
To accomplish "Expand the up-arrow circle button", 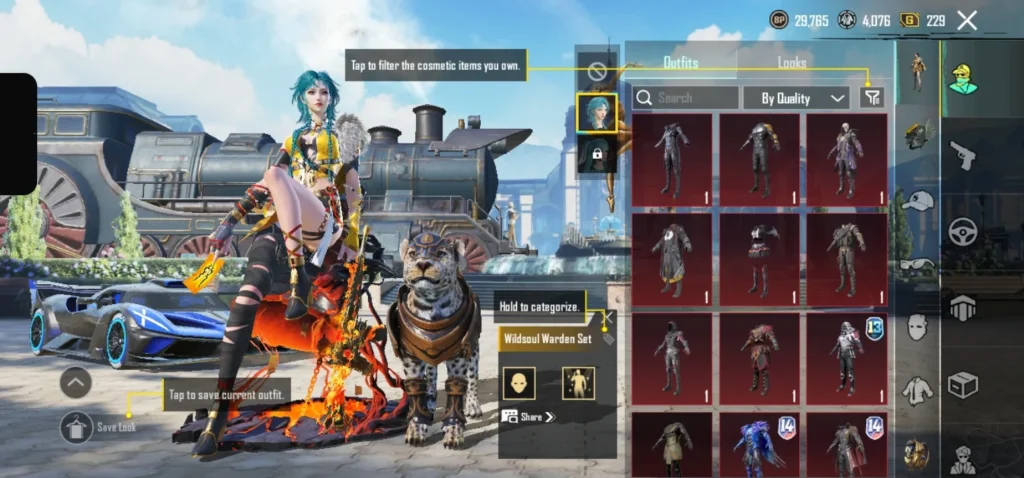I will pyautogui.click(x=76, y=382).
